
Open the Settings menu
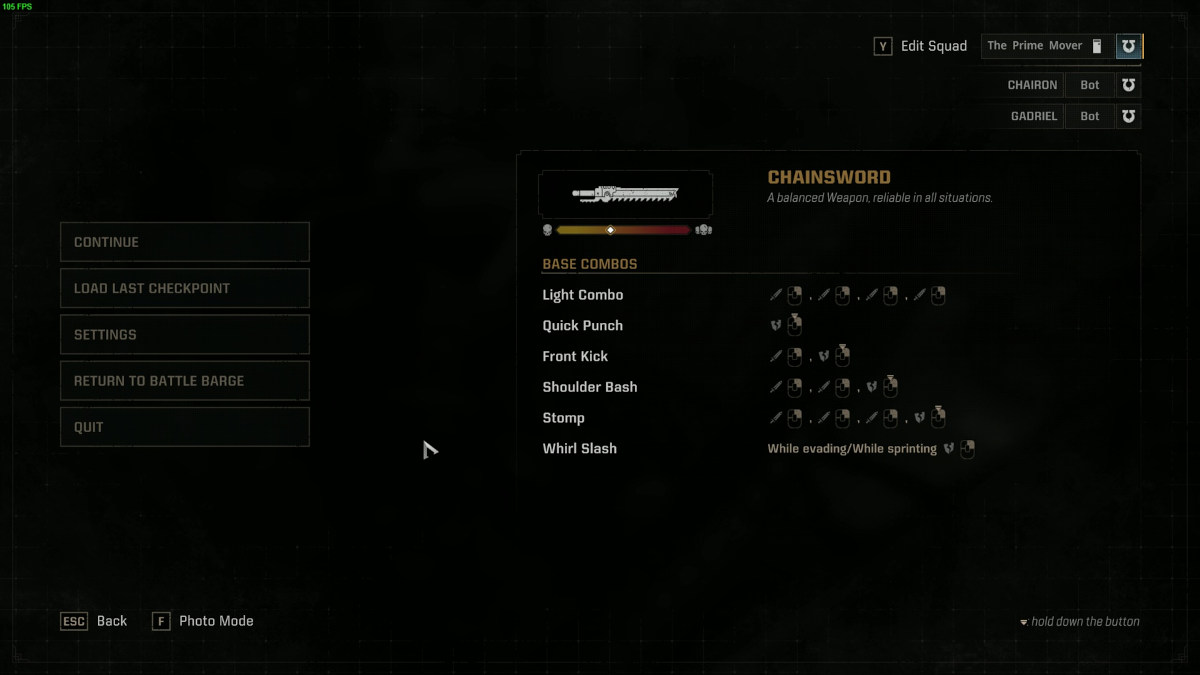point(185,334)
